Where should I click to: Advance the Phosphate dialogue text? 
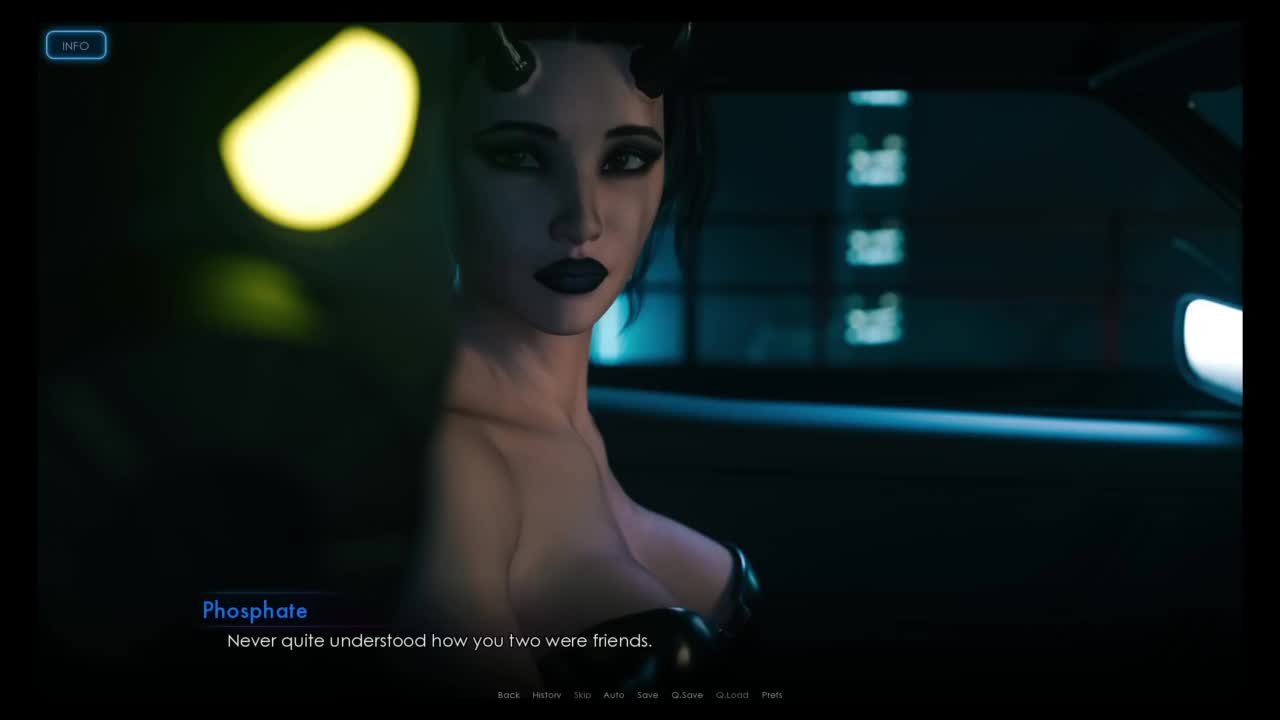coord(439,641)
